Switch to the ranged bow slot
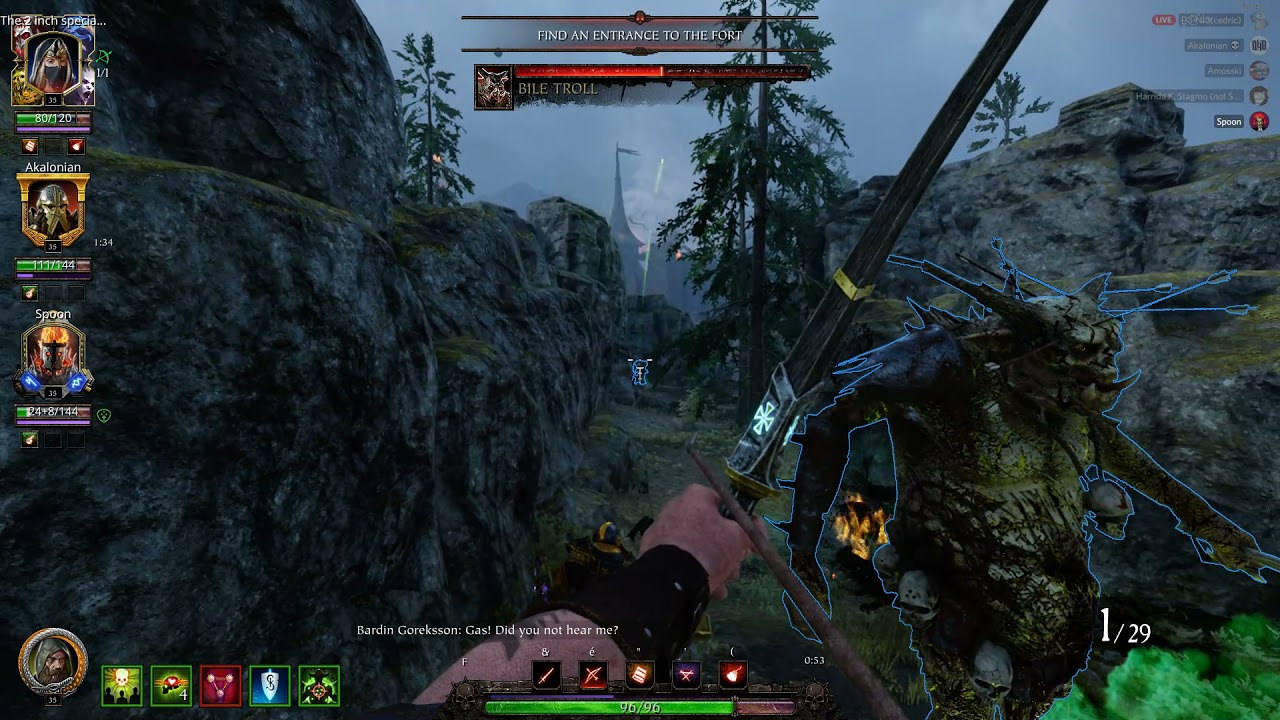1280x720 pixels. click(x=593, y=676)
